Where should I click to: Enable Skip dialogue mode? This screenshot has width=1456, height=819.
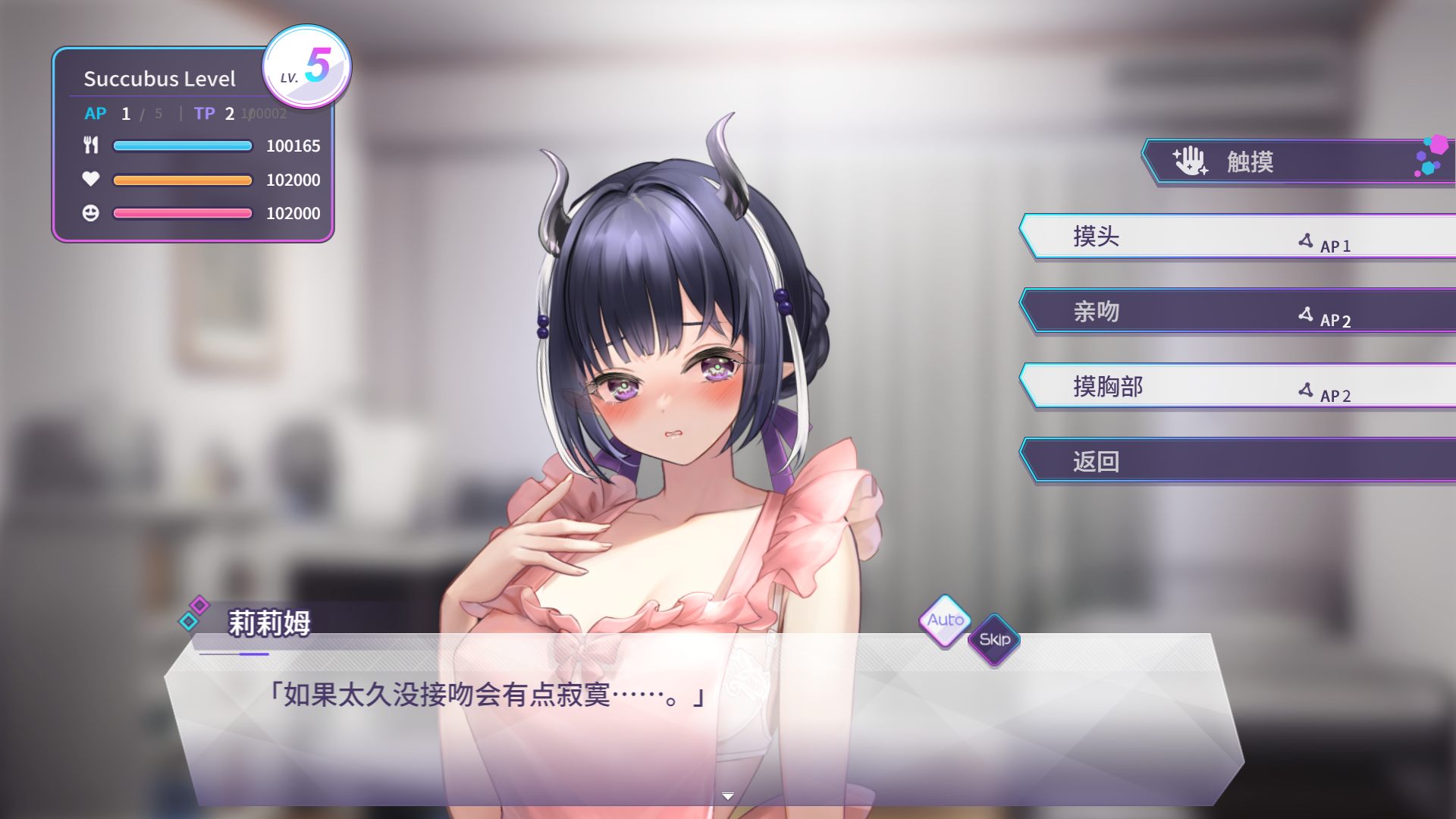pos(994,639)
